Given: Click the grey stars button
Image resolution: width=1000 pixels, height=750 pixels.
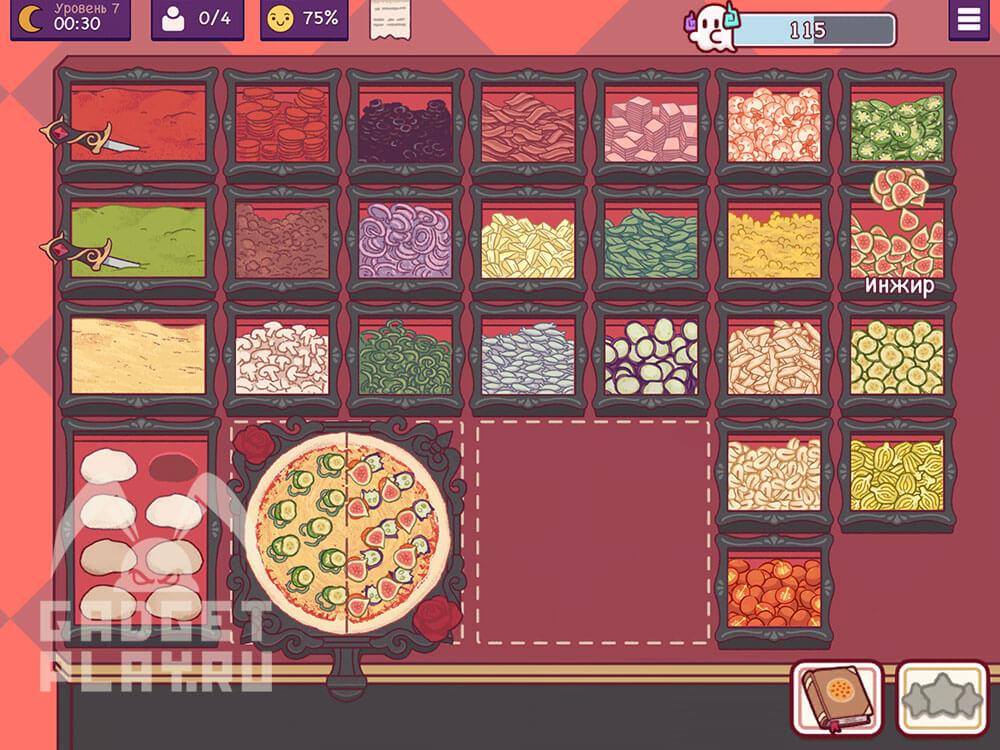Looking at the screenshot, I should [x=941, y=697].
